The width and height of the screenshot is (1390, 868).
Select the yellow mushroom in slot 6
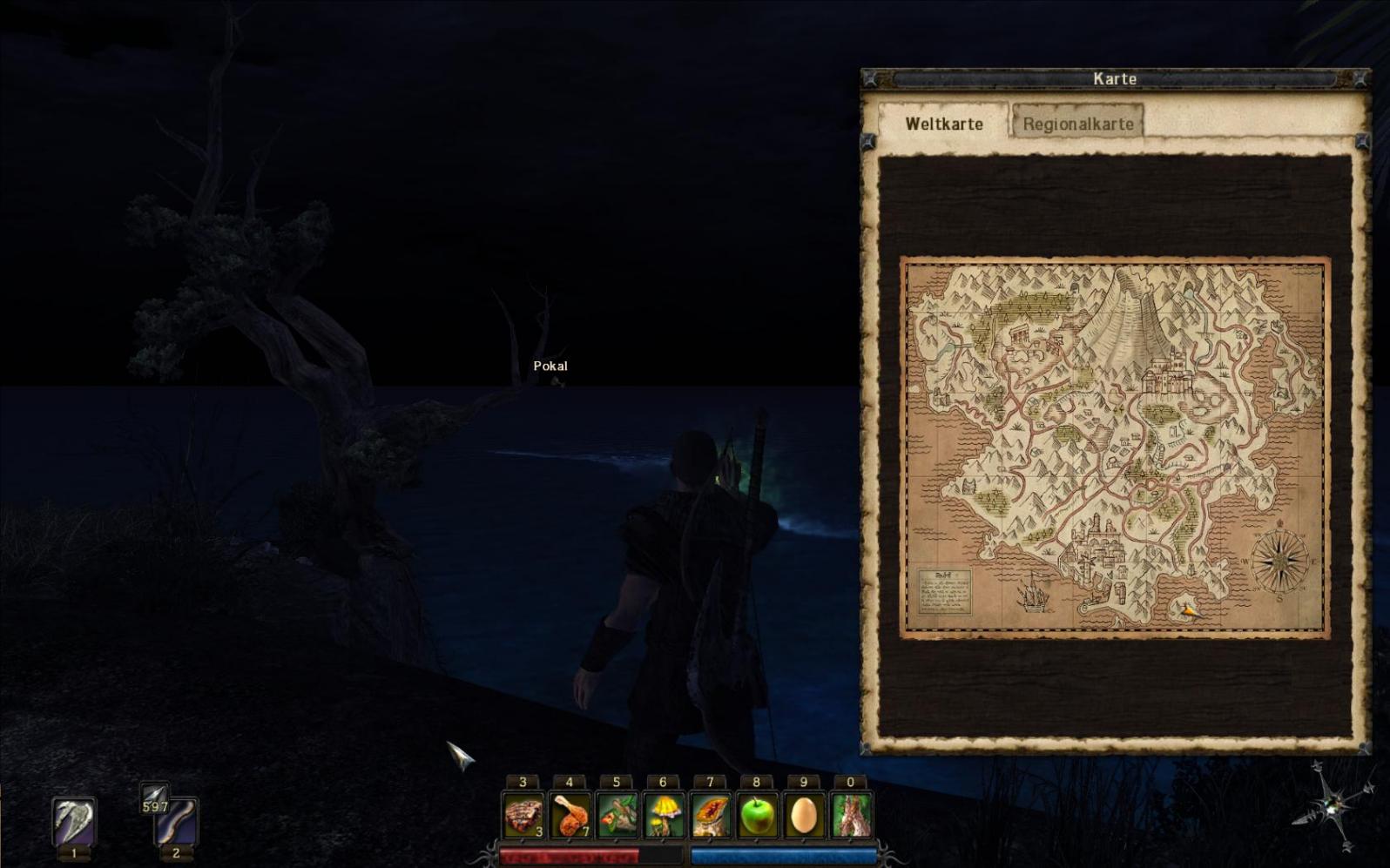[x=664, y=817]
